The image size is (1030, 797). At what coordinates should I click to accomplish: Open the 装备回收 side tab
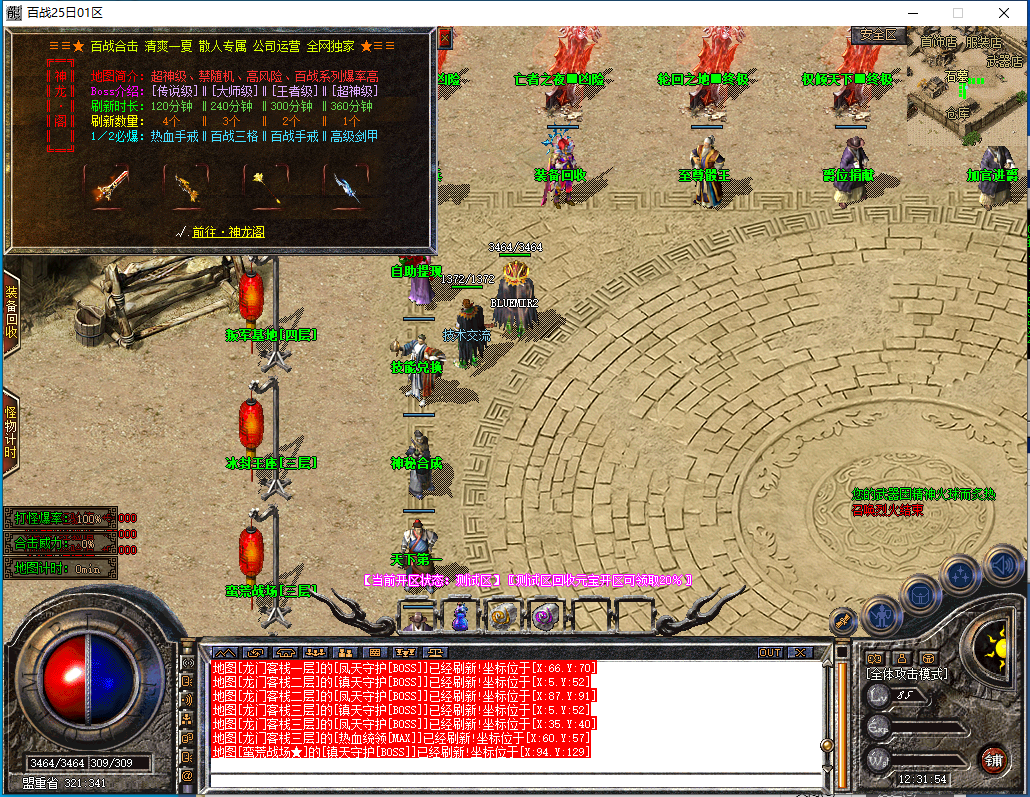(11, 313)
